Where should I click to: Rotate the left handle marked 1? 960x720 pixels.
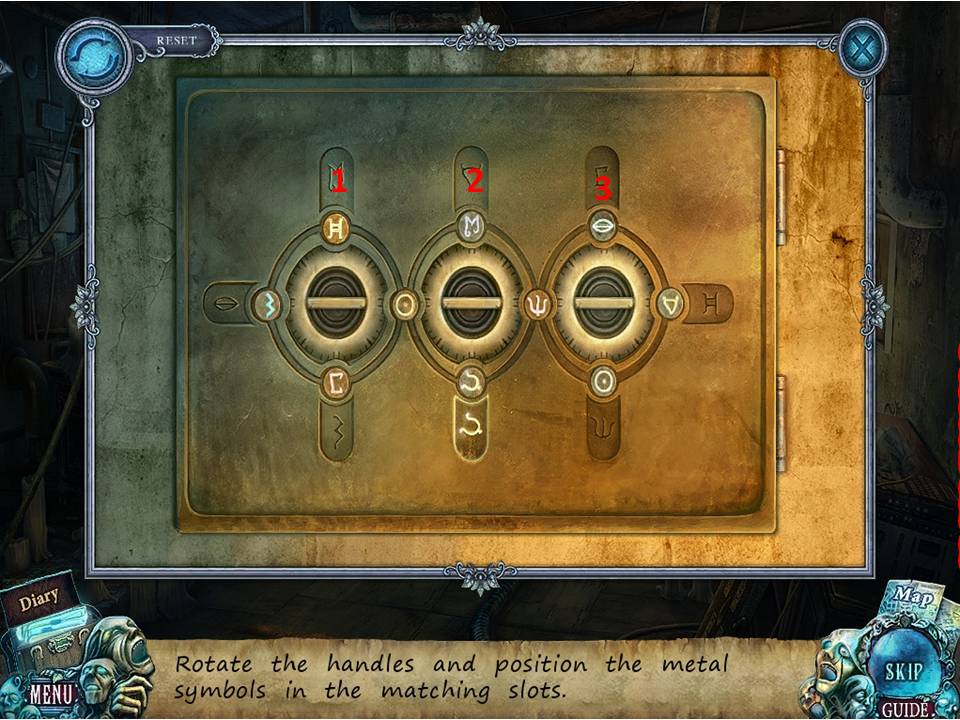(336, 303)
